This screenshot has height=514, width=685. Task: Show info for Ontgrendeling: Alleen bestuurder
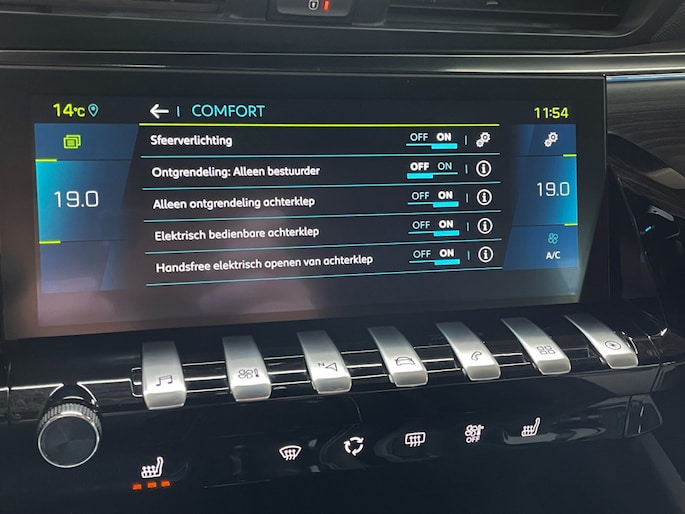[484, 168]
